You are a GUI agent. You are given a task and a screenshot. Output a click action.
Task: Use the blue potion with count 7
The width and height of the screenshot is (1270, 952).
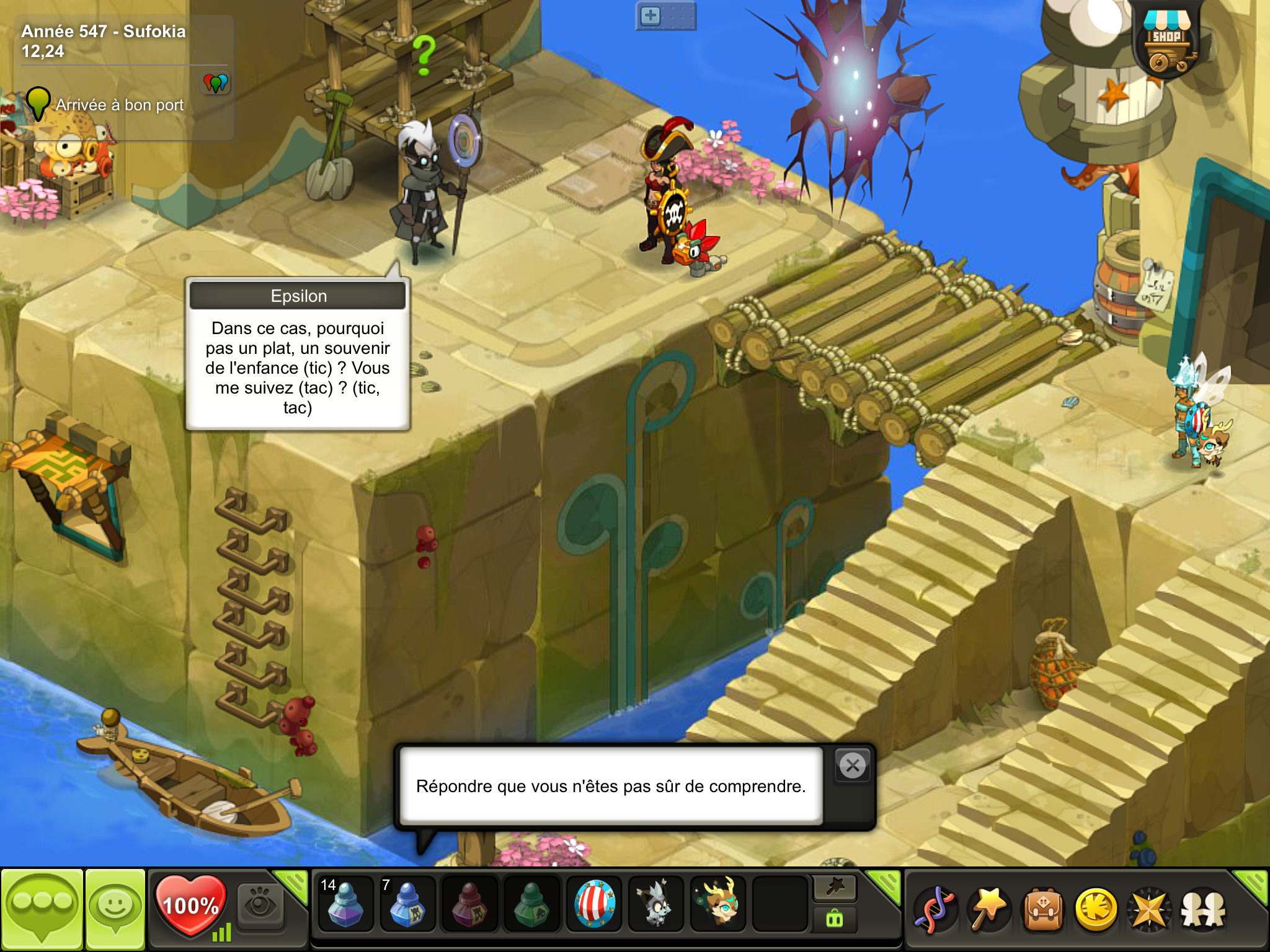click(x=407, y=905)
